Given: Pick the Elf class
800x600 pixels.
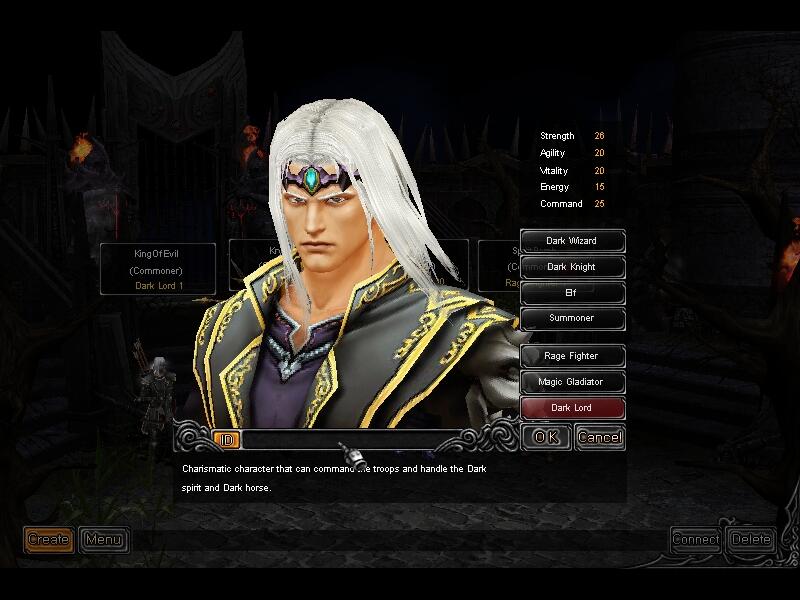Looking at the screenshot, I should pos(572,293).
